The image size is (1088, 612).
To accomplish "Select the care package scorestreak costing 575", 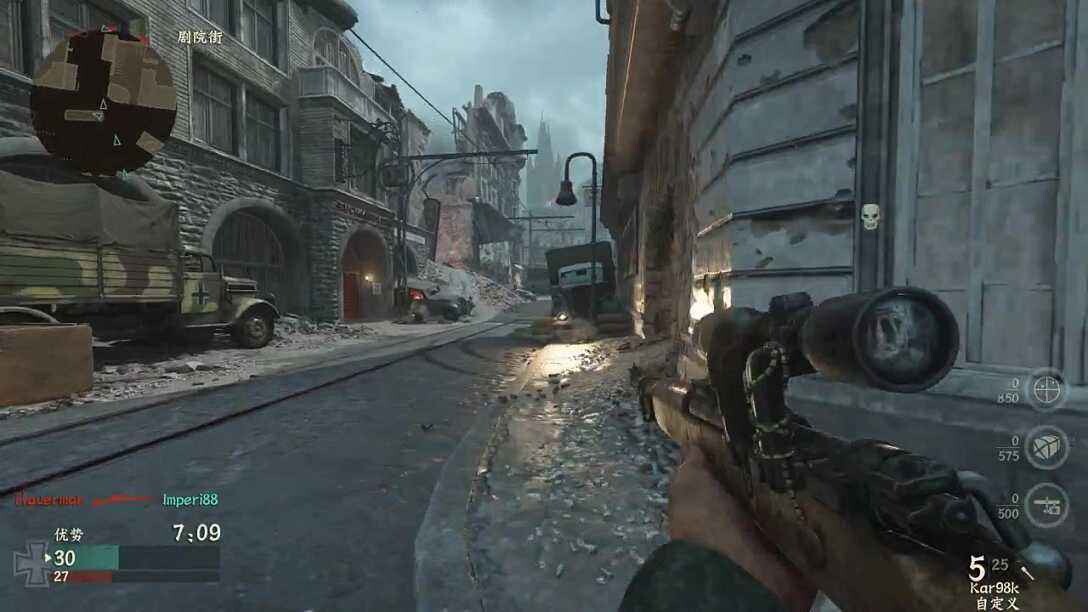I will click(x=1046, y=447).
